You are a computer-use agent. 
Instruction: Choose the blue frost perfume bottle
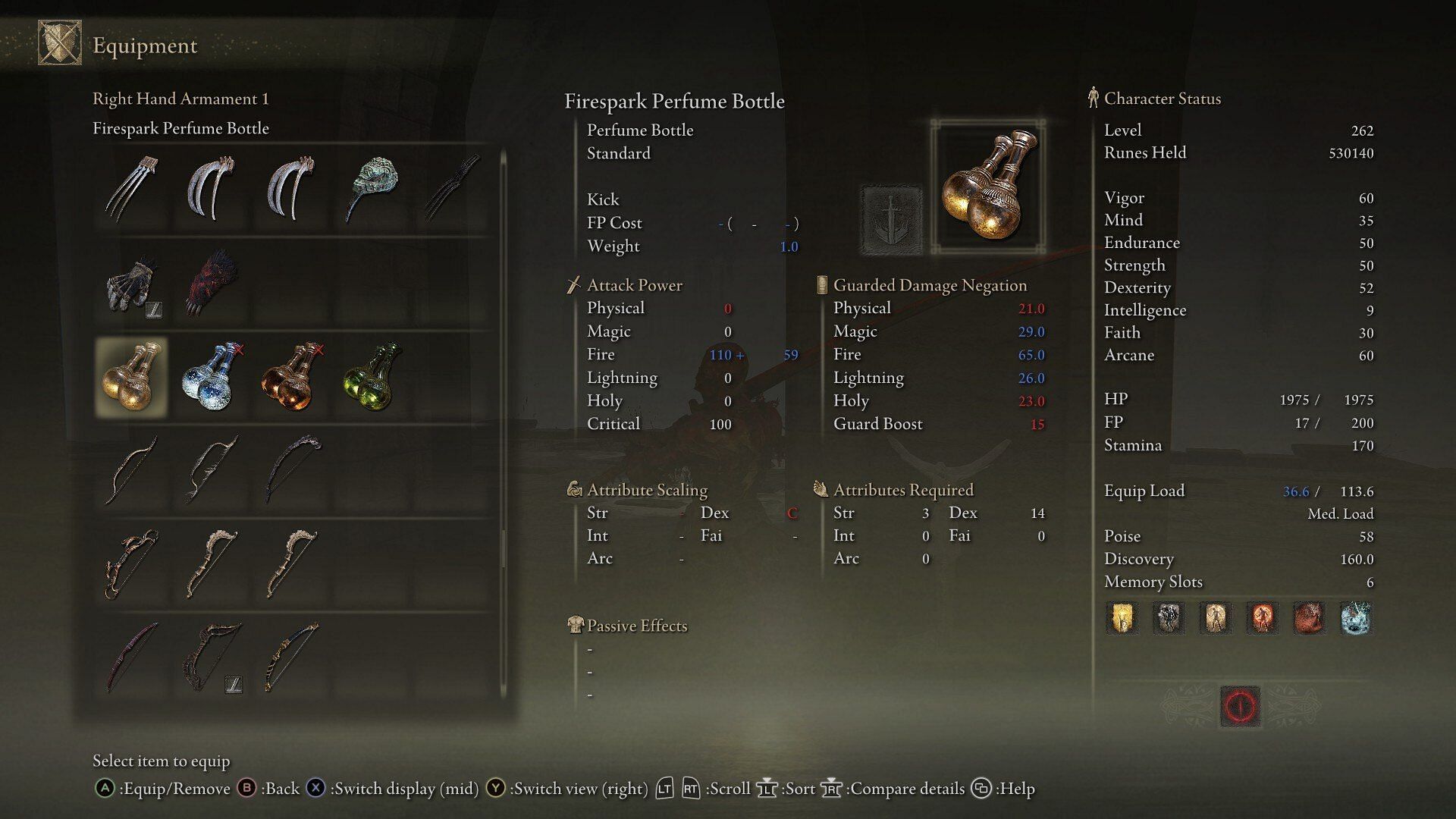click(212, 378)
